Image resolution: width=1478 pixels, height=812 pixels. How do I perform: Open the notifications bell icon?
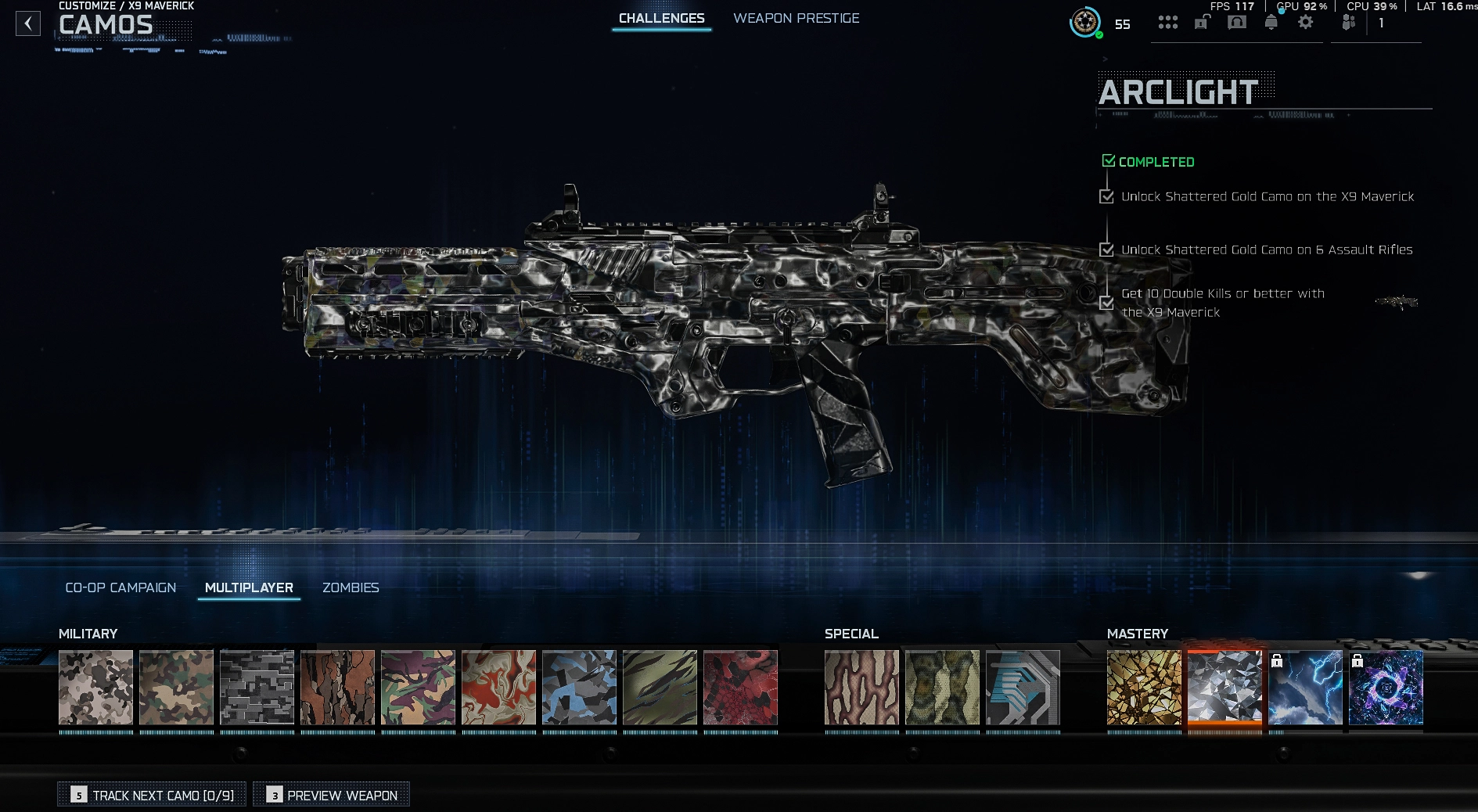(1271, 23)
